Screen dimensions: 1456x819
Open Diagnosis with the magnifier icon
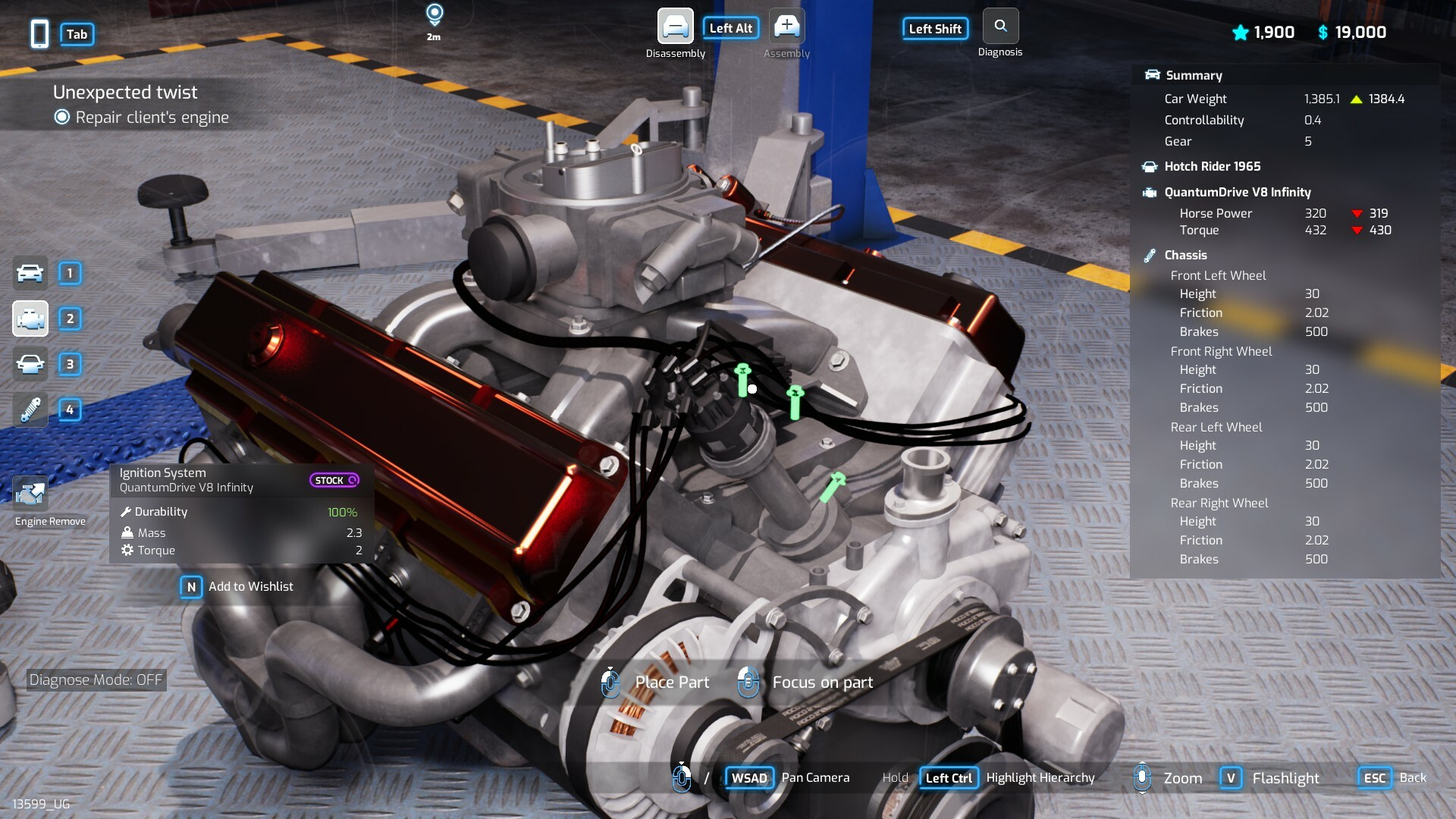click(x=1000, y=25)
